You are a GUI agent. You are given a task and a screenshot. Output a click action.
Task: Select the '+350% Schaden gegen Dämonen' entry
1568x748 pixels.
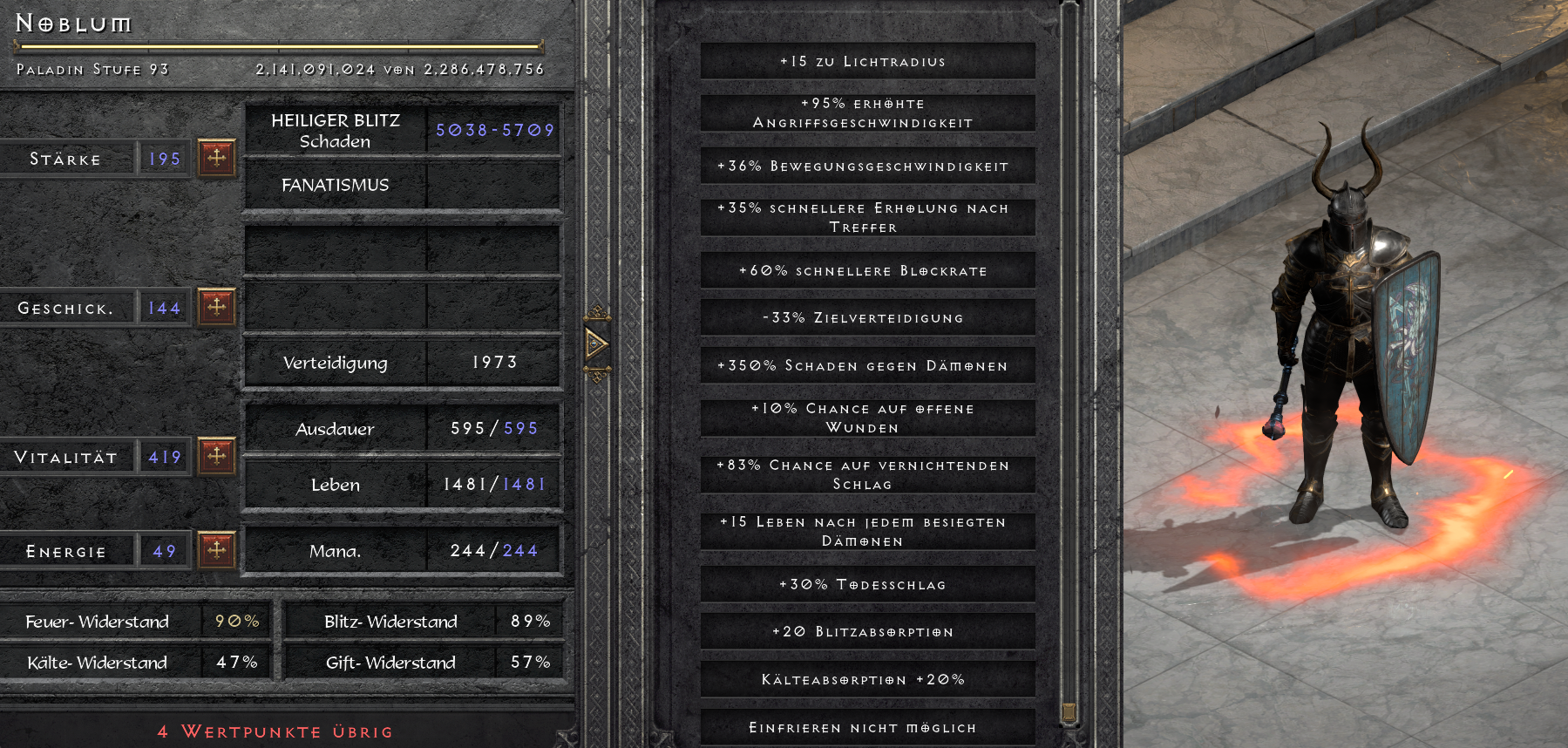click(x=867, y=365)
